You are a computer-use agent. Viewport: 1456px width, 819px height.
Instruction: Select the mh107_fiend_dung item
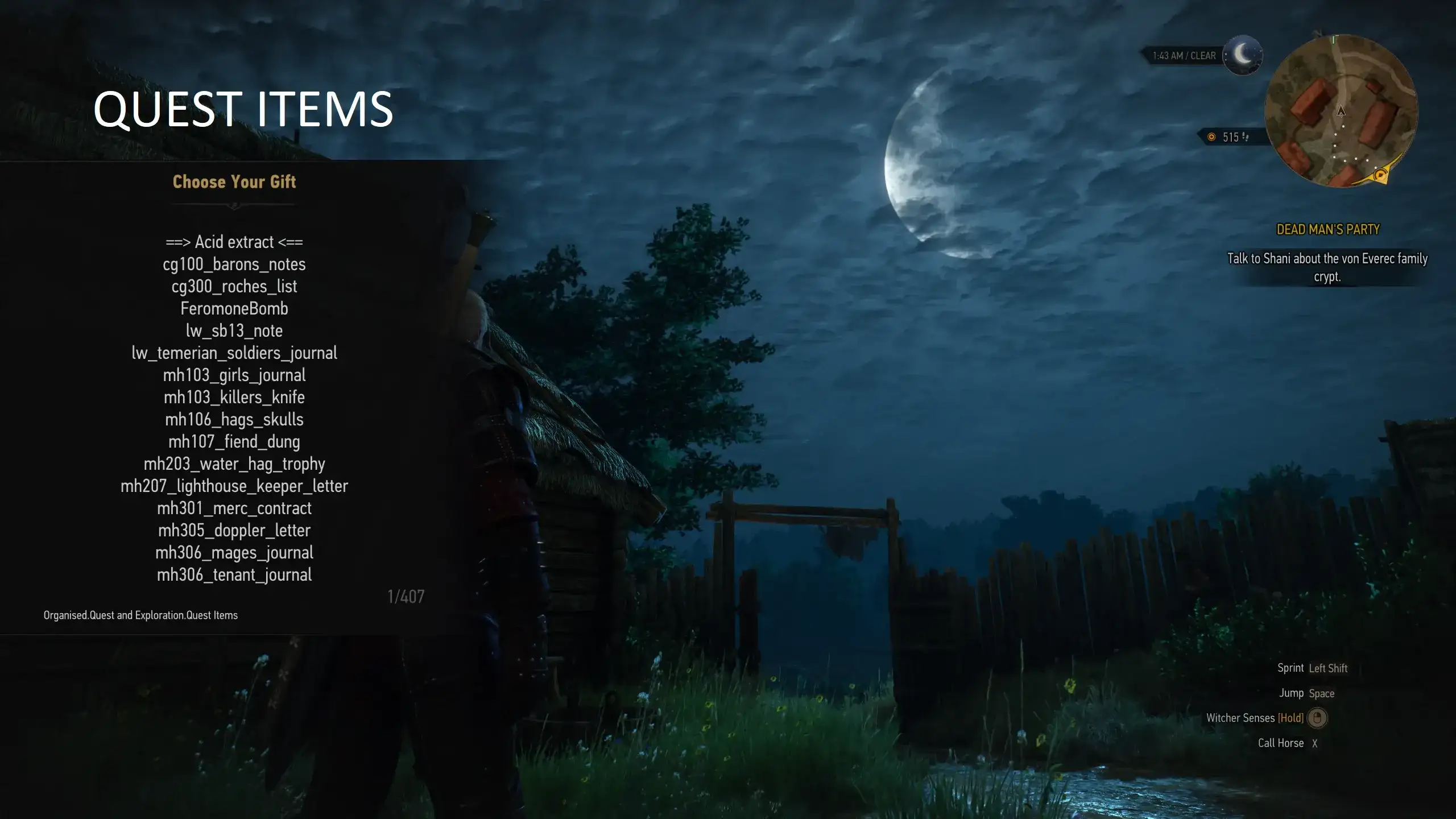(235, 441)
